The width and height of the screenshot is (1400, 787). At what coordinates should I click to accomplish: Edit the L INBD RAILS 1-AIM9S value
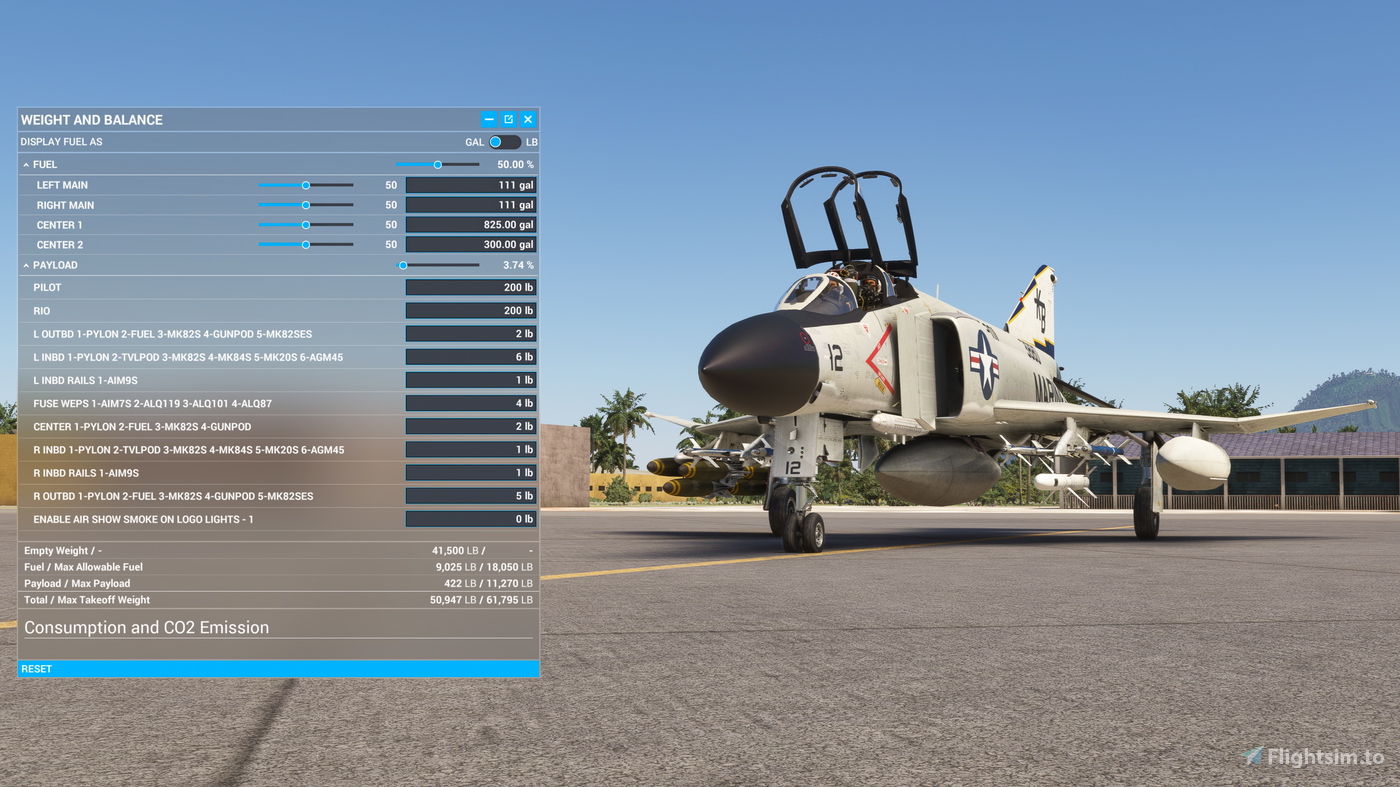(x=470, y=379)
